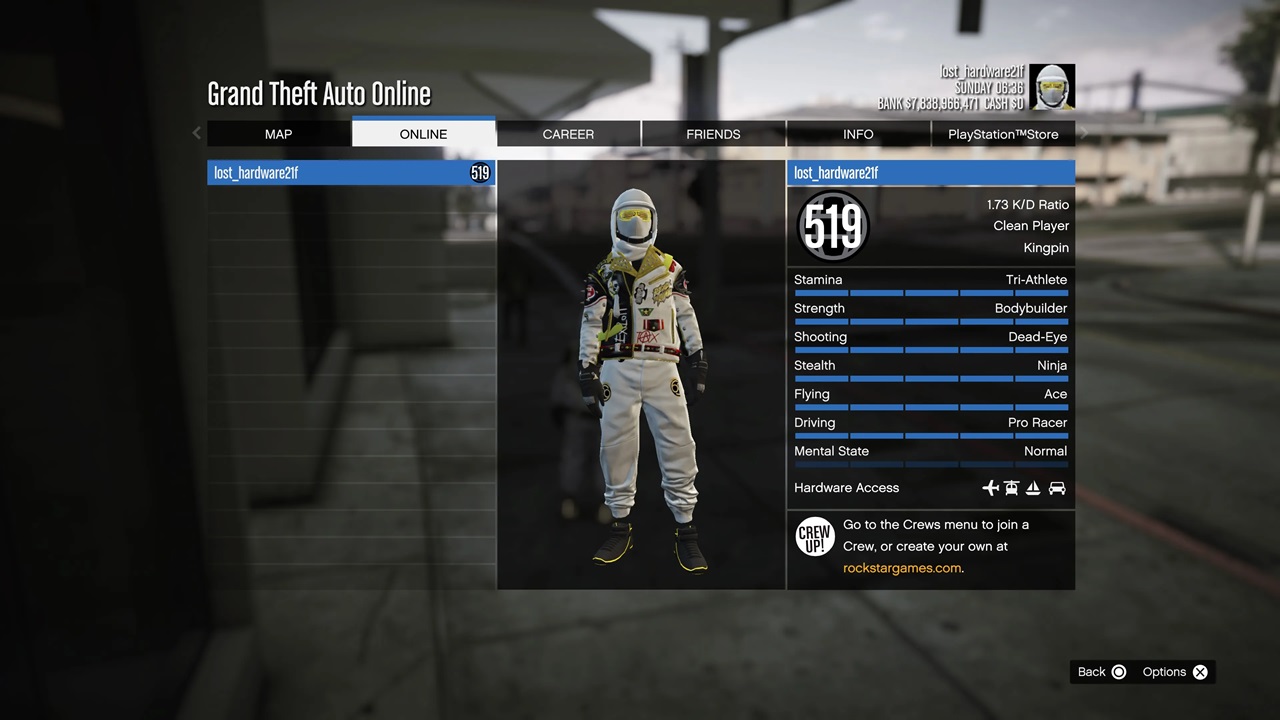Expand the previous tabs with the left chevron

[196, 132]
